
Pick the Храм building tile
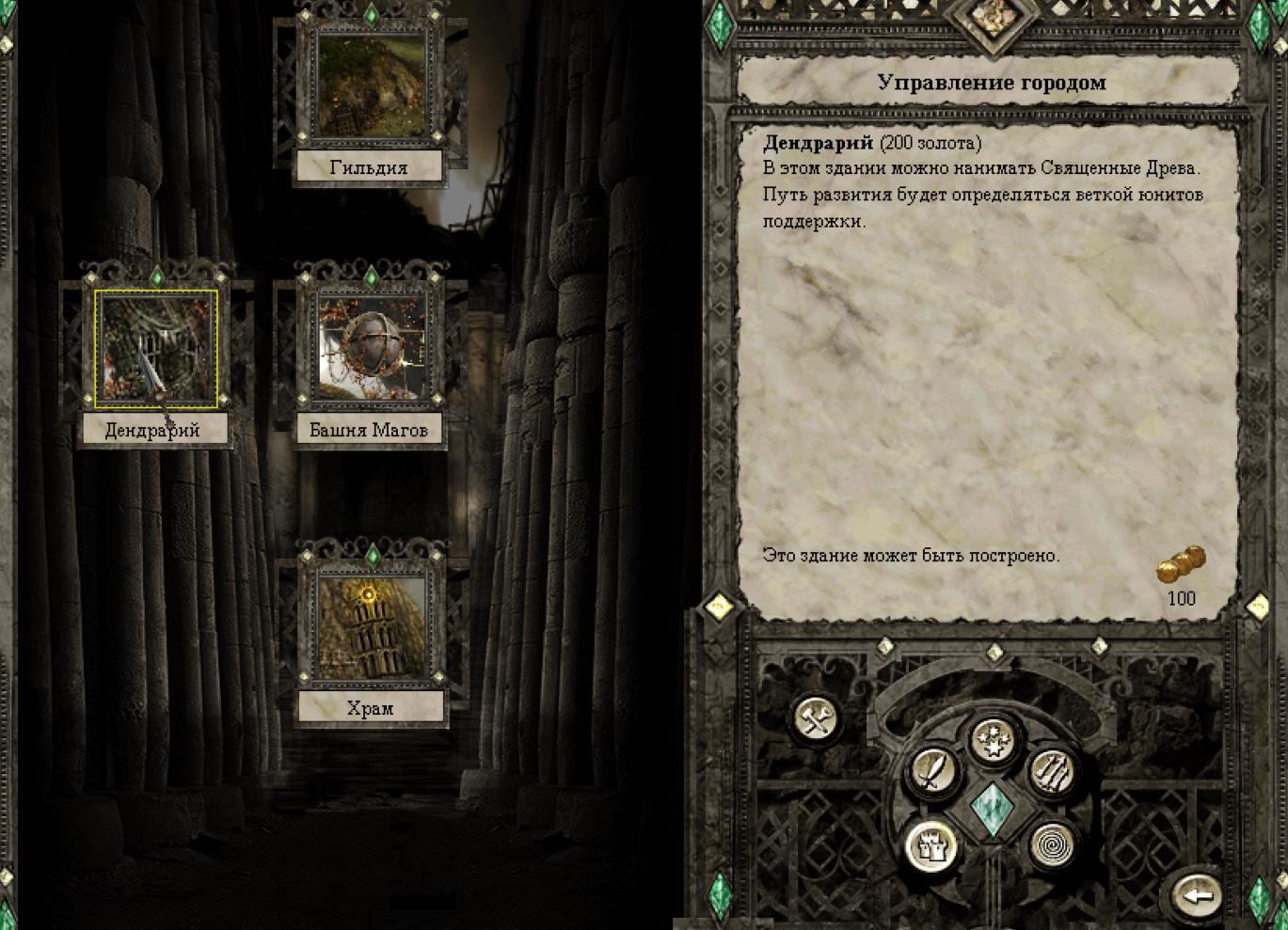[371, 626]
